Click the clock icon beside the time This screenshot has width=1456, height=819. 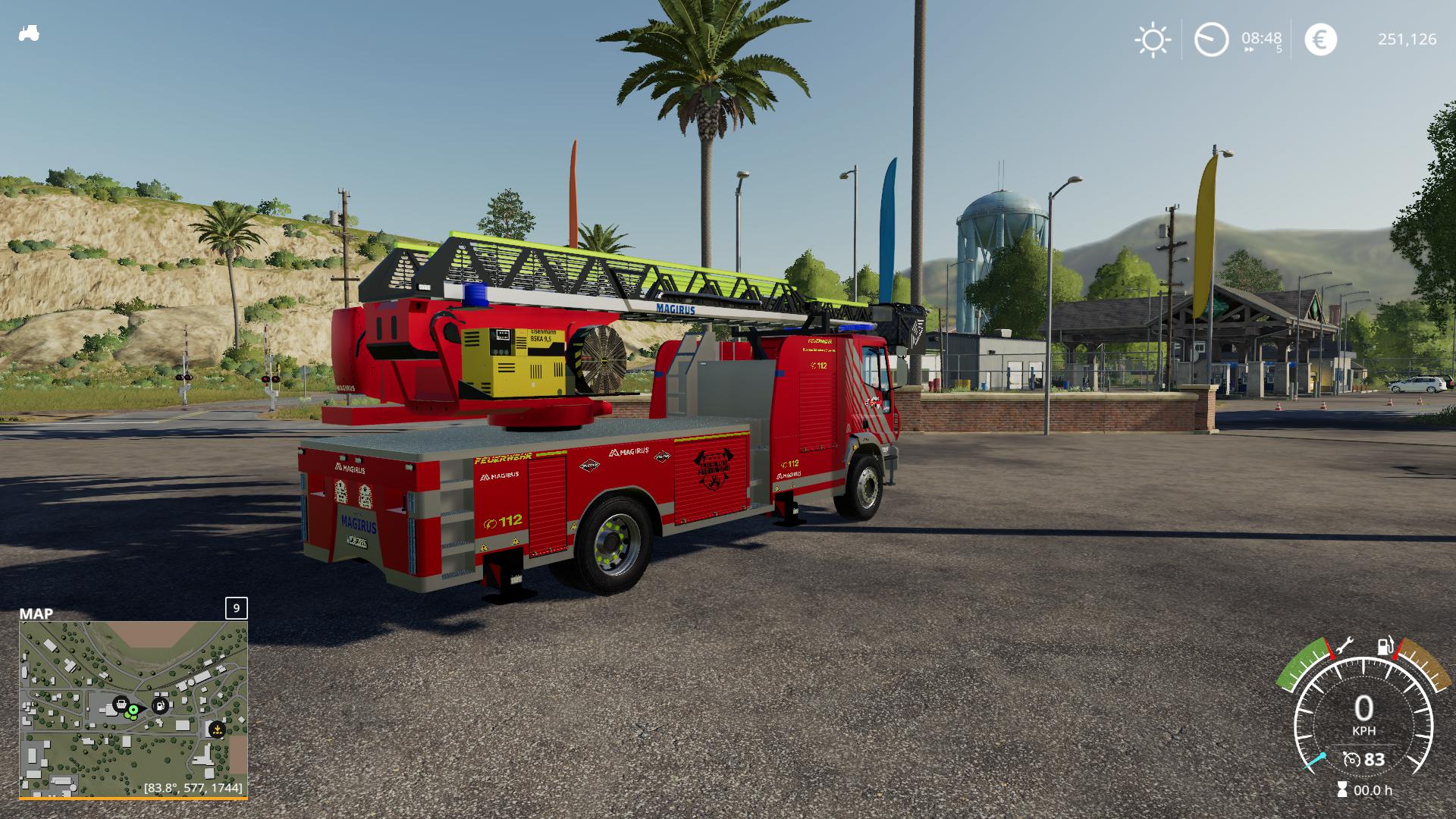coord(1211,39)
